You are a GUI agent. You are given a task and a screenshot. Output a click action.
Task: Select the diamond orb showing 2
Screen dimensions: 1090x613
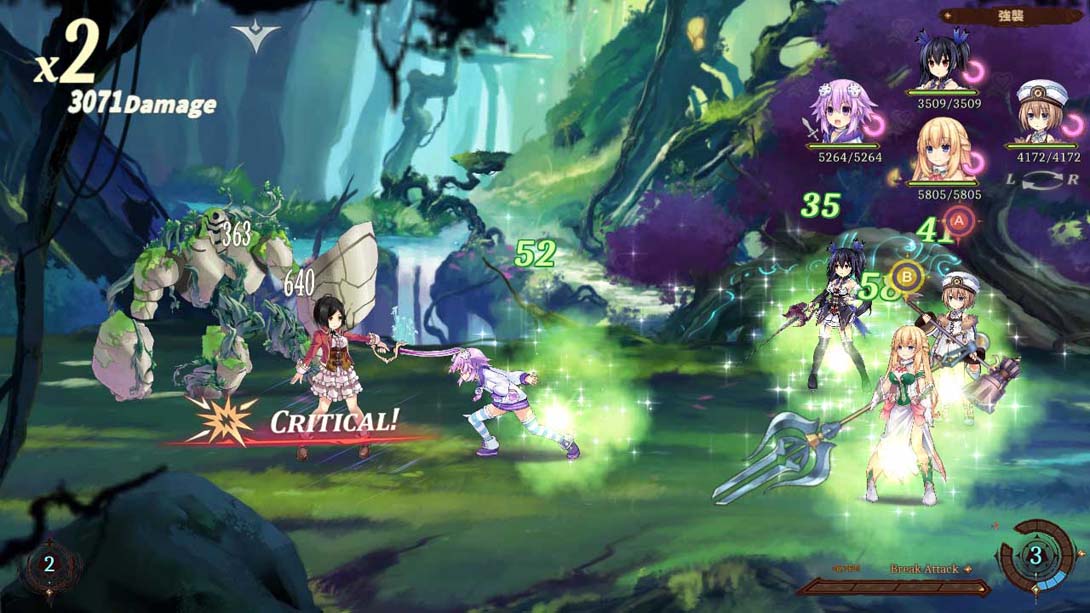point(48,565)
